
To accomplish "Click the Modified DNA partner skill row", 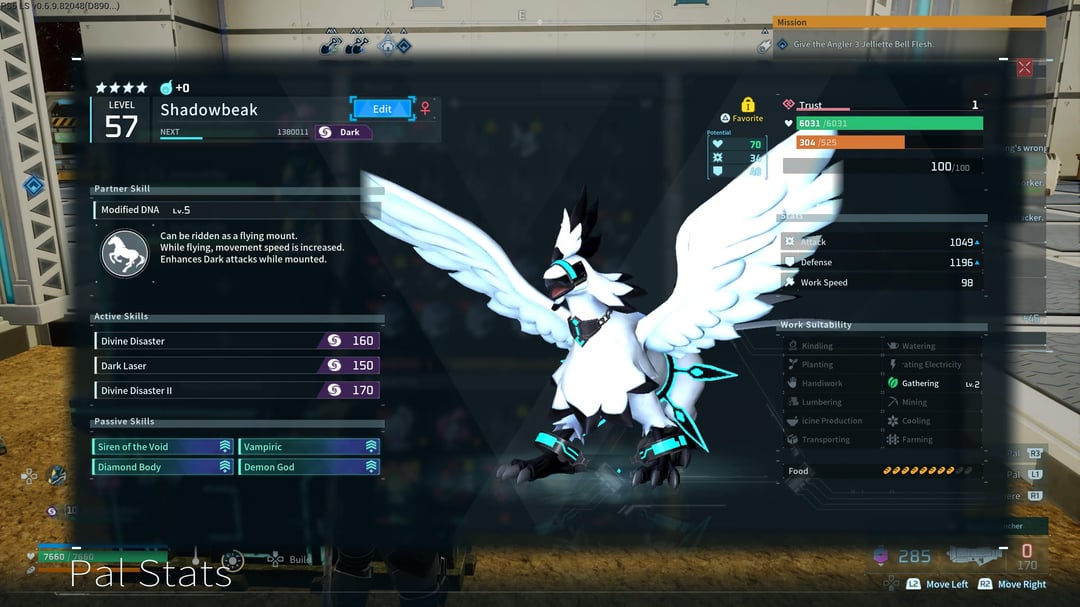I will point(237,210).
